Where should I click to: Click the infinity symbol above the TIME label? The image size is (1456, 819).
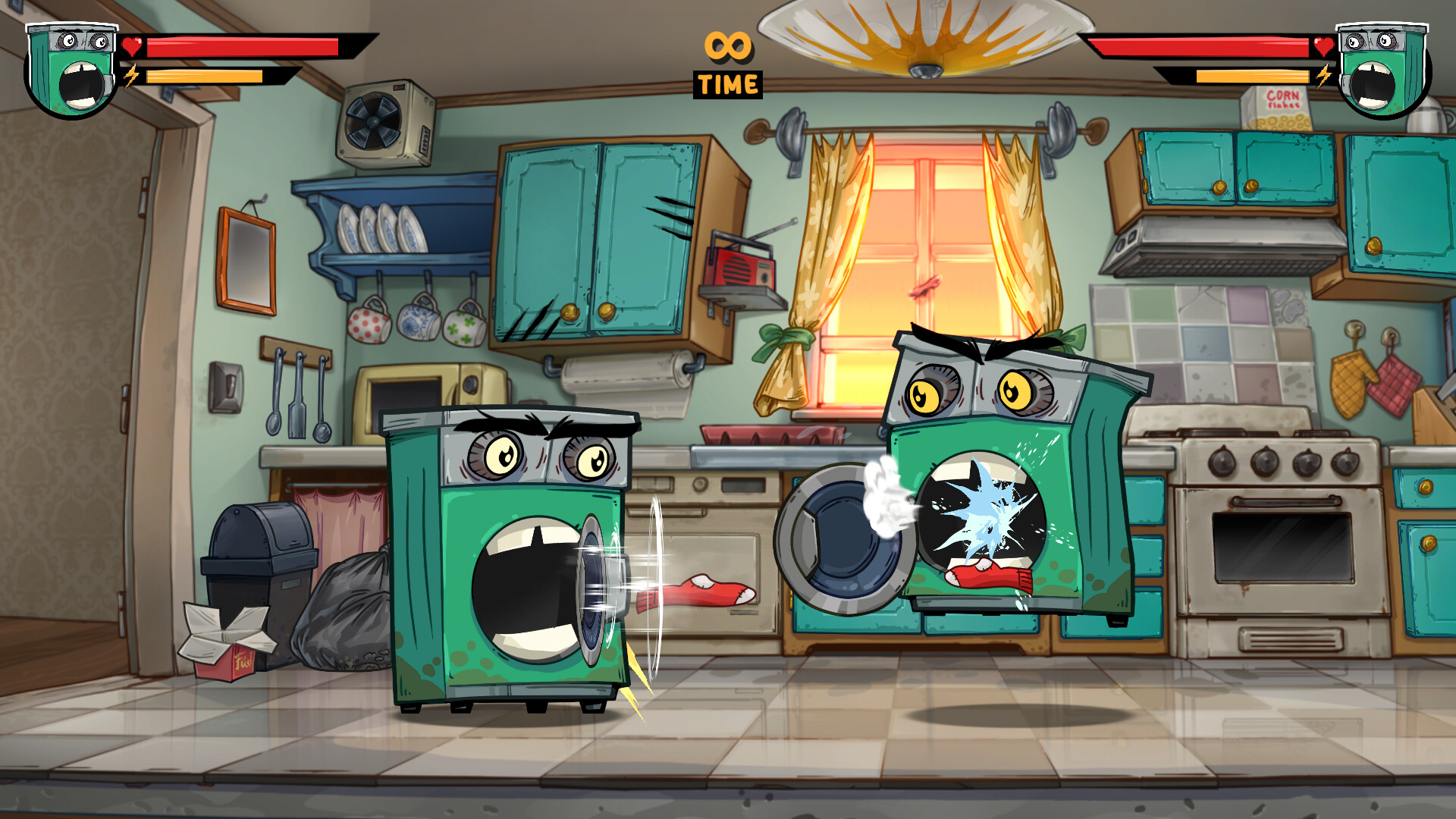pos(726,47)
